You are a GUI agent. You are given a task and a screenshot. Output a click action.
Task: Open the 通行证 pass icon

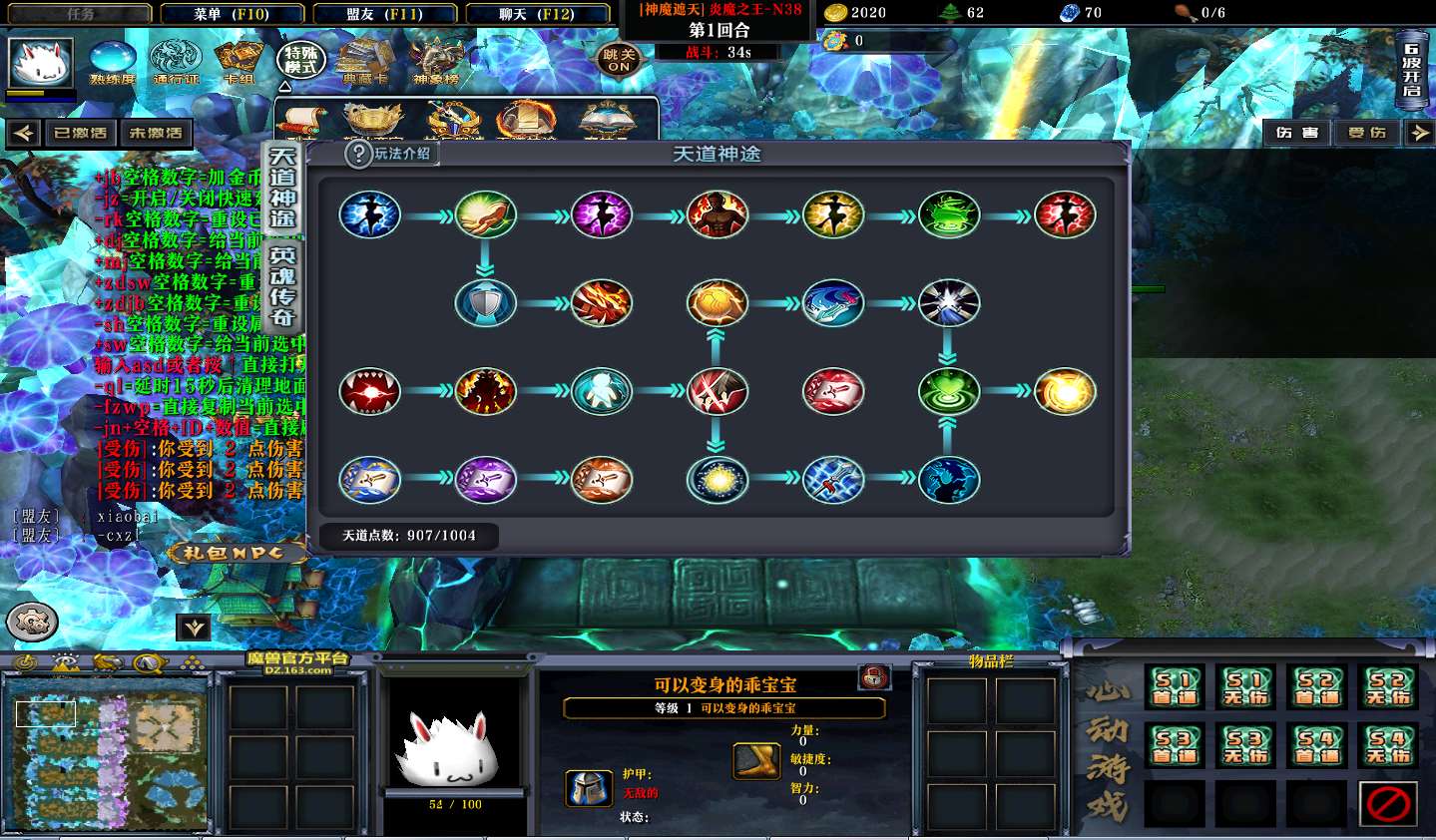click(176, 61)
